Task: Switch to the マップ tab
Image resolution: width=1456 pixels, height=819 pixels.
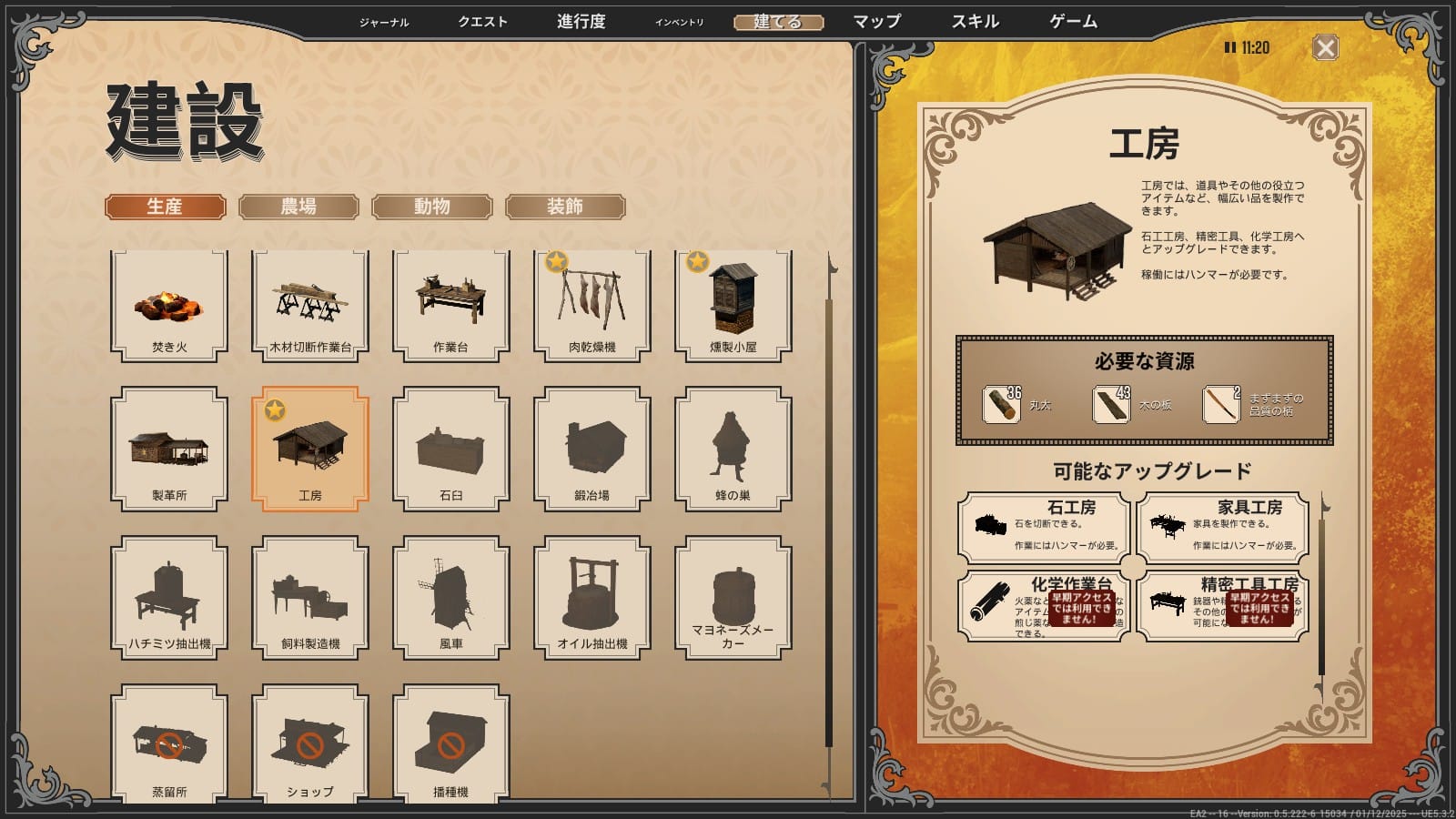Action: 876,22
